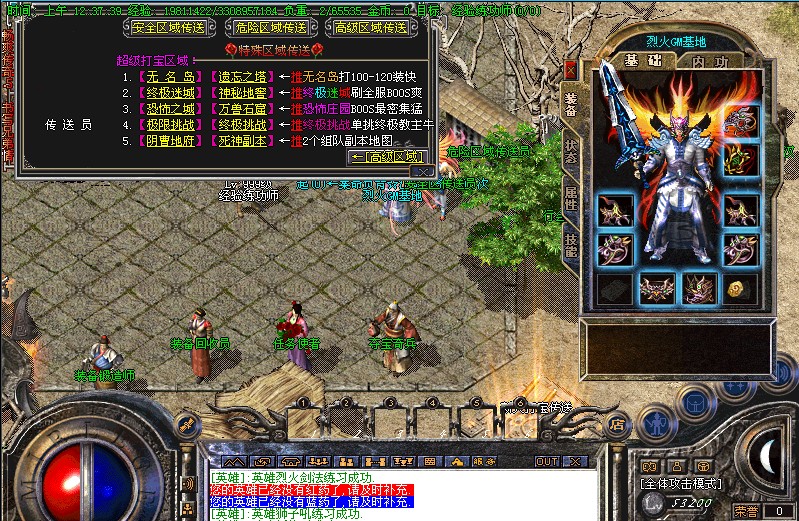Open the shop via the 店 button

tap(618, 423)
